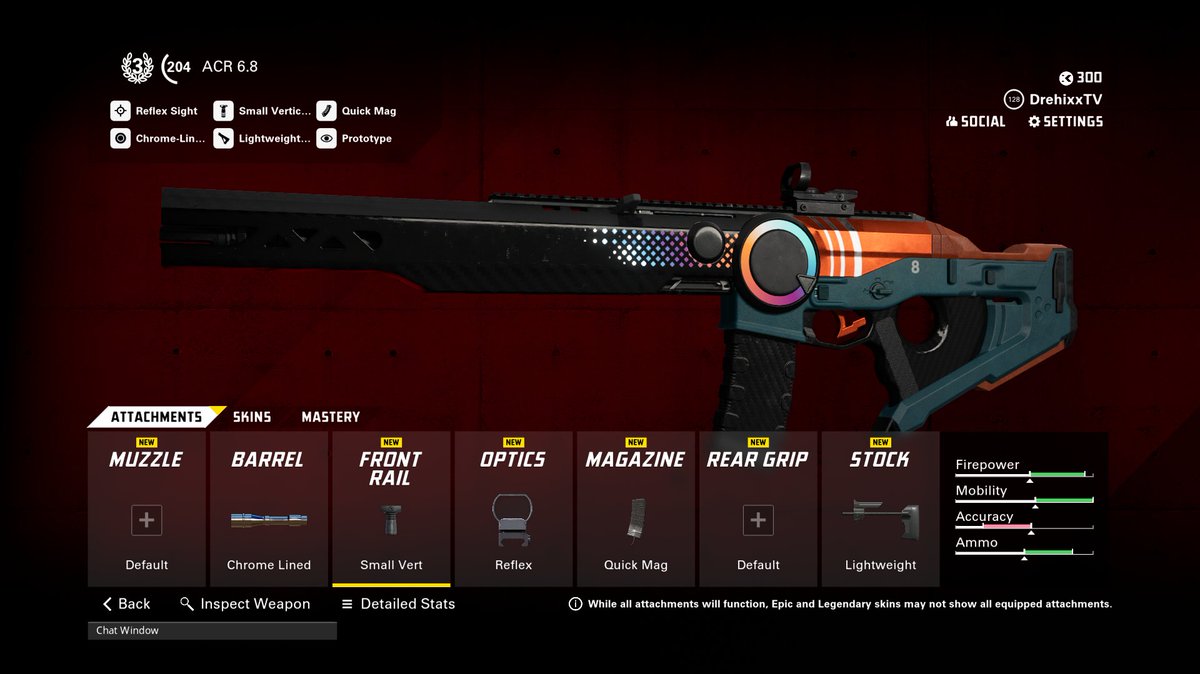1200x674 pixels.
Task: Click the Quick Mag attachment icon
Action: tap(327, 111)
